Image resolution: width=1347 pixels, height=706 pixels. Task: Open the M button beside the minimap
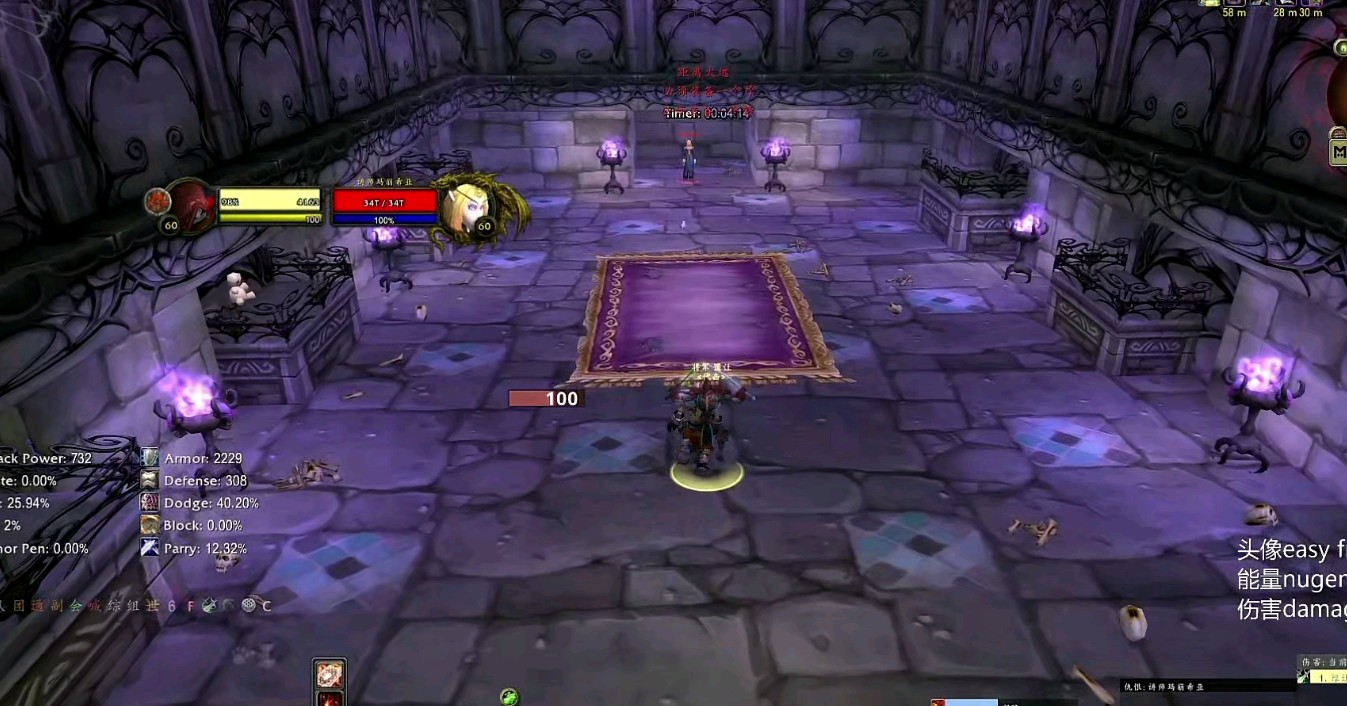click(x=1338, y=152)
